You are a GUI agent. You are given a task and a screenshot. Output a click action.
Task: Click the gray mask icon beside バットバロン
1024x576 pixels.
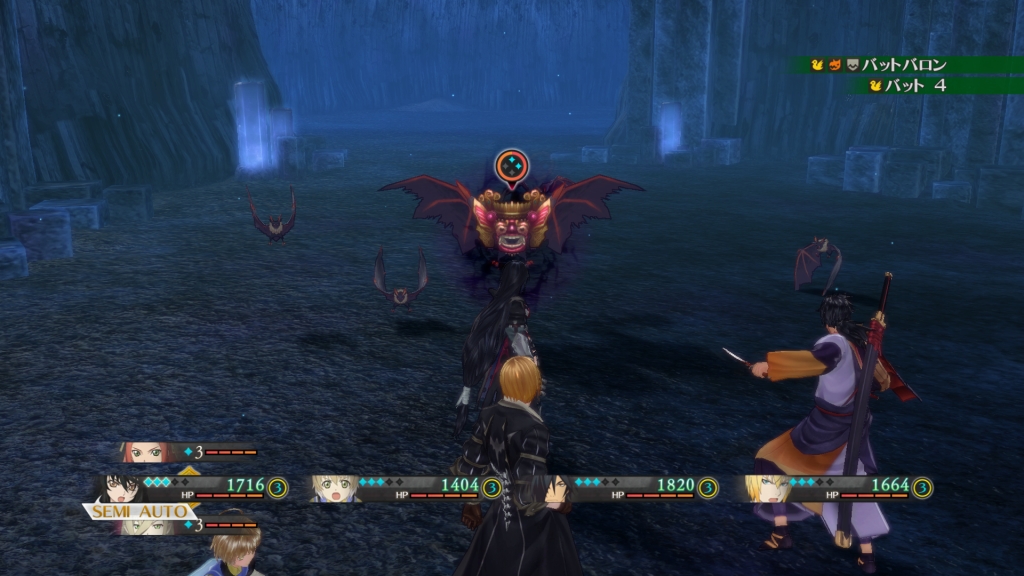pyautogui.click(x=852, y=65)
